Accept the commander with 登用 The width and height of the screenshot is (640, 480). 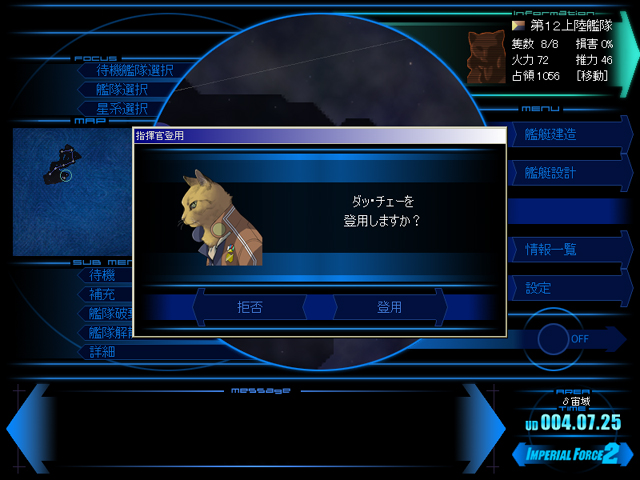(389, 307)
